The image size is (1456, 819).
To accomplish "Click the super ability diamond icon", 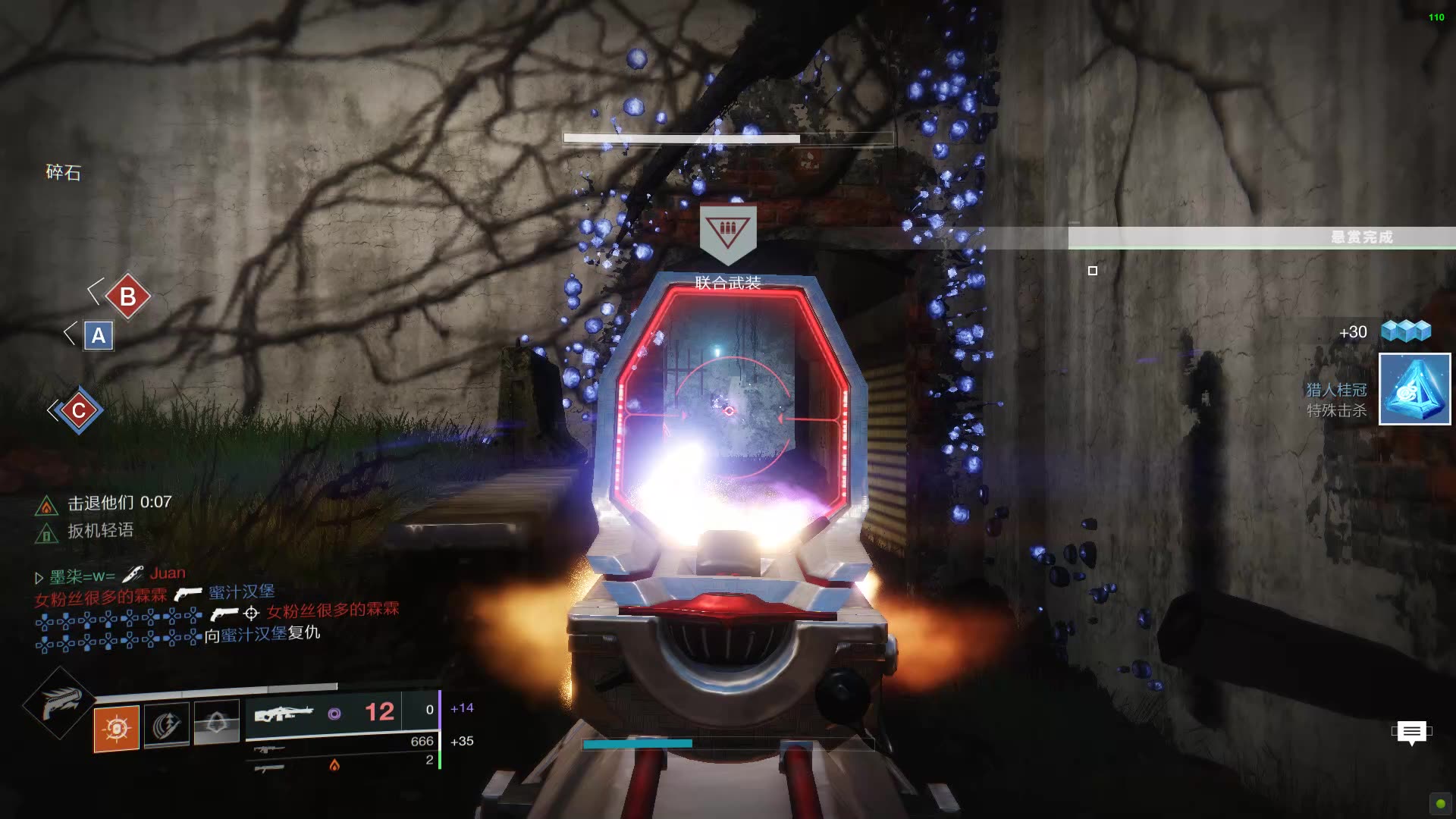I will [x=59, y=703].
